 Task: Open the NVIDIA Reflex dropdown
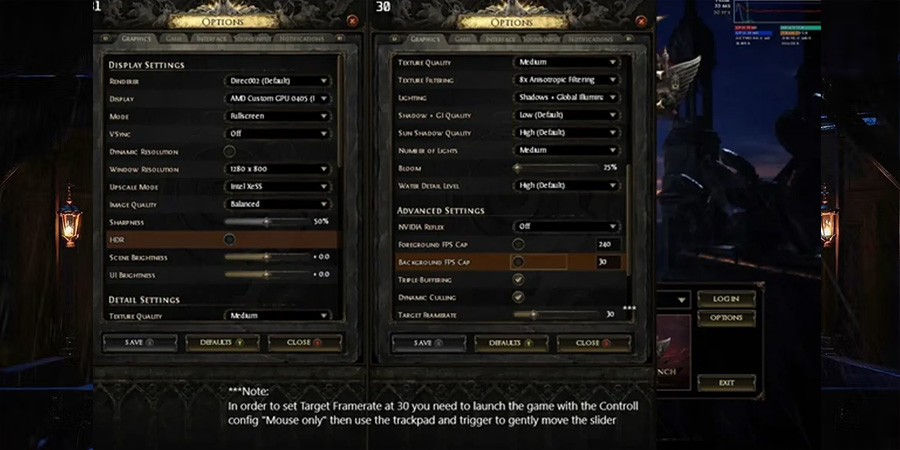[x=566, y=227]
